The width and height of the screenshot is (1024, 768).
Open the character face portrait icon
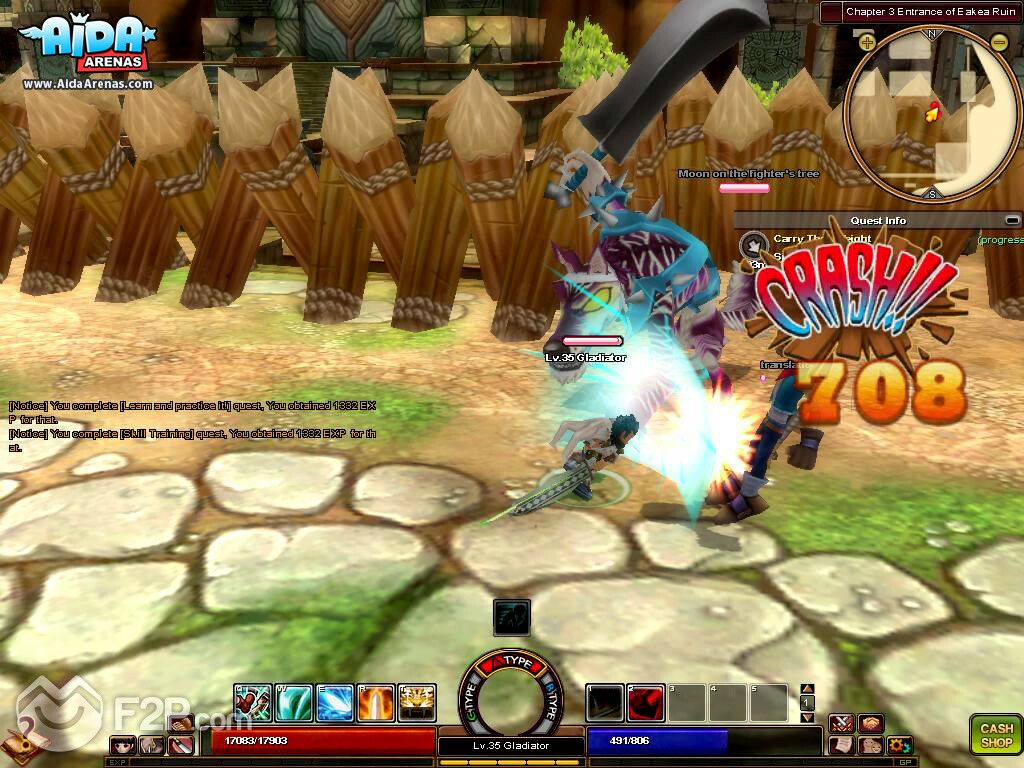point(124,745)
